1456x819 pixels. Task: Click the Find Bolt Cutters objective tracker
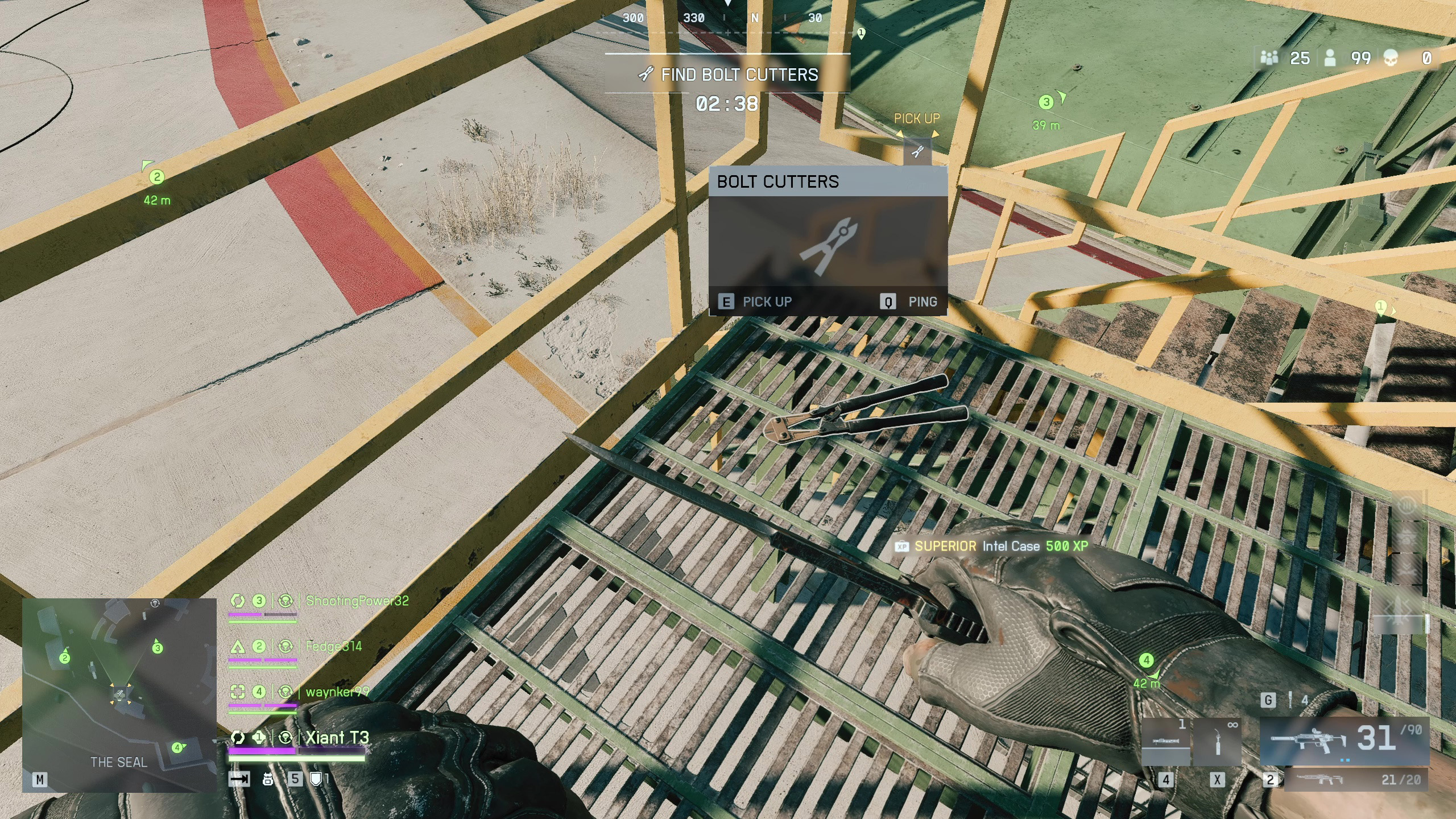click(x=728, y=75)
